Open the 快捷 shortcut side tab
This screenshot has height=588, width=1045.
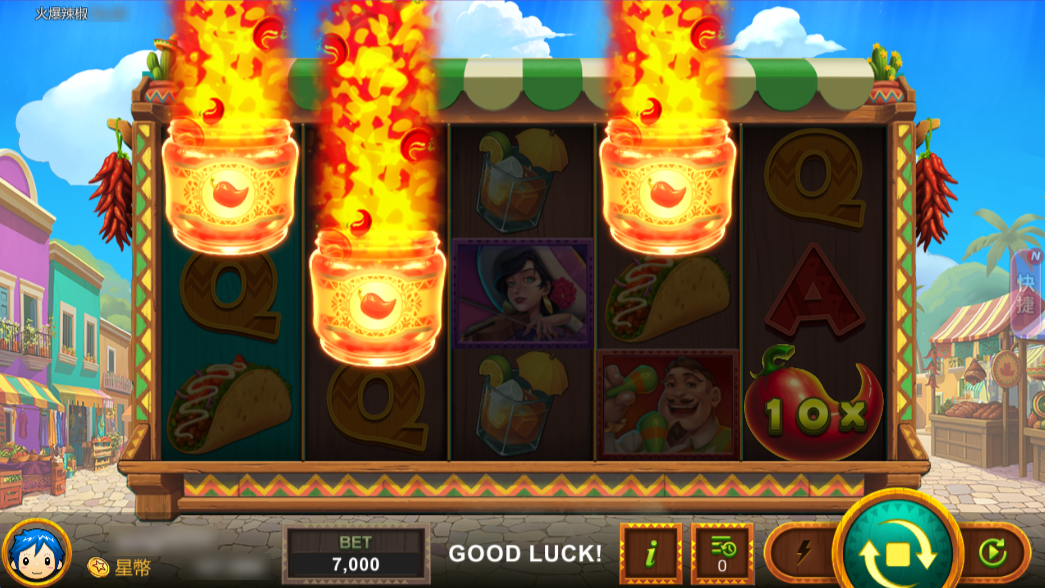pos(1027,290)
